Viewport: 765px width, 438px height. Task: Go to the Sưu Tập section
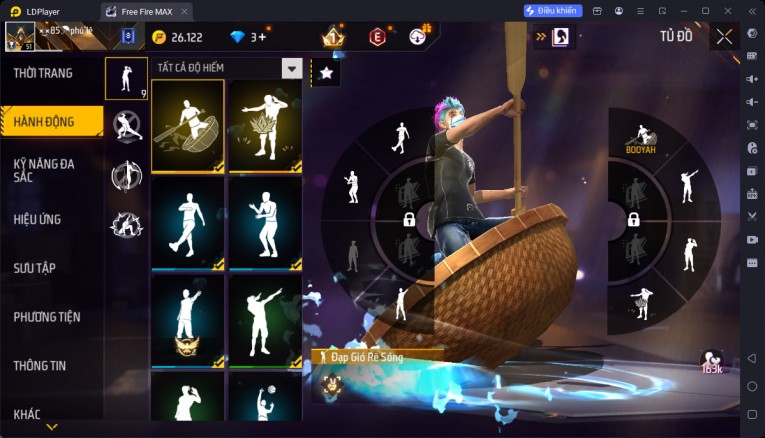coord(35,268)
